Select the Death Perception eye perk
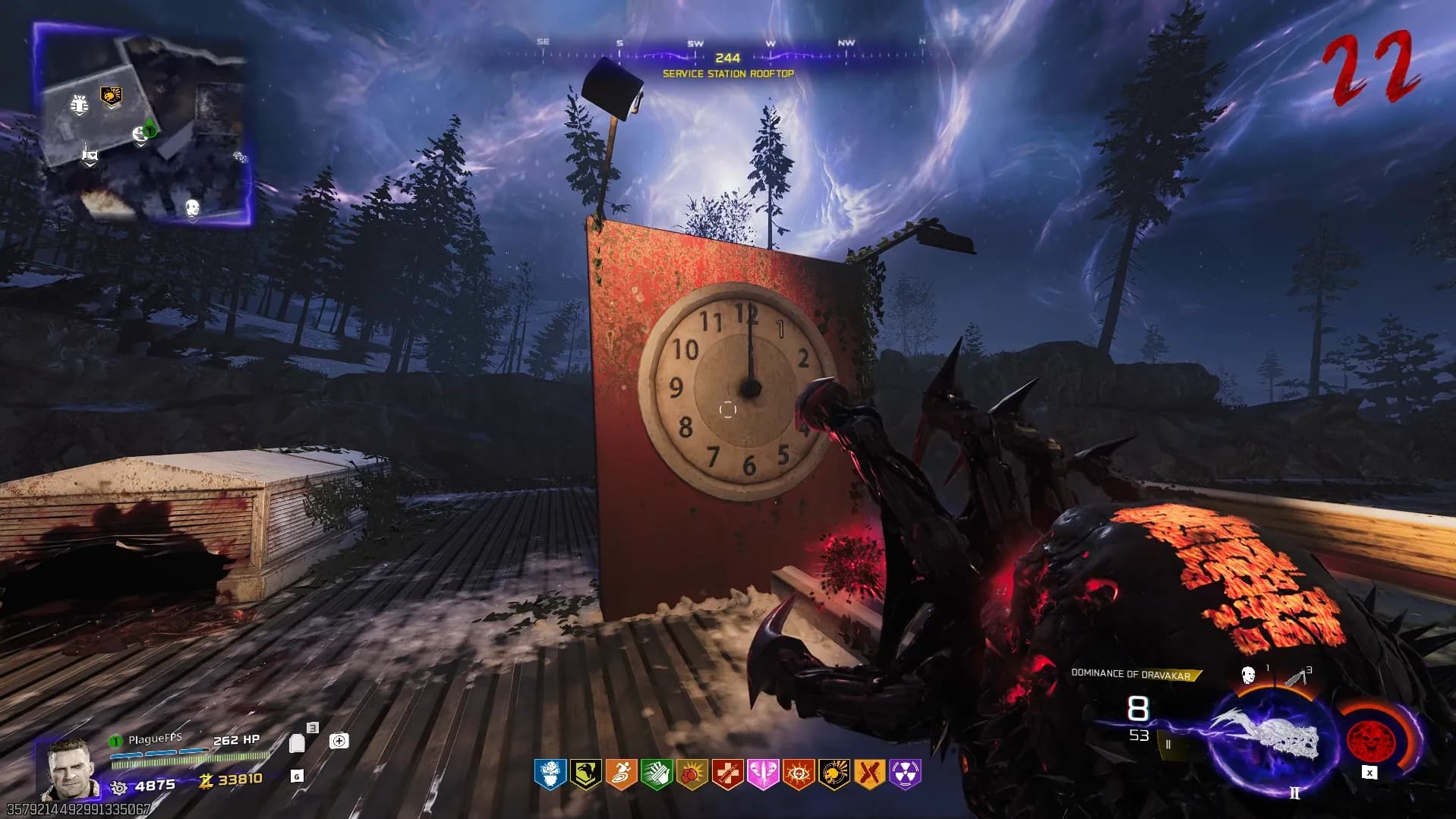This screenshot has width=1456, height=819. click(799, 773)
